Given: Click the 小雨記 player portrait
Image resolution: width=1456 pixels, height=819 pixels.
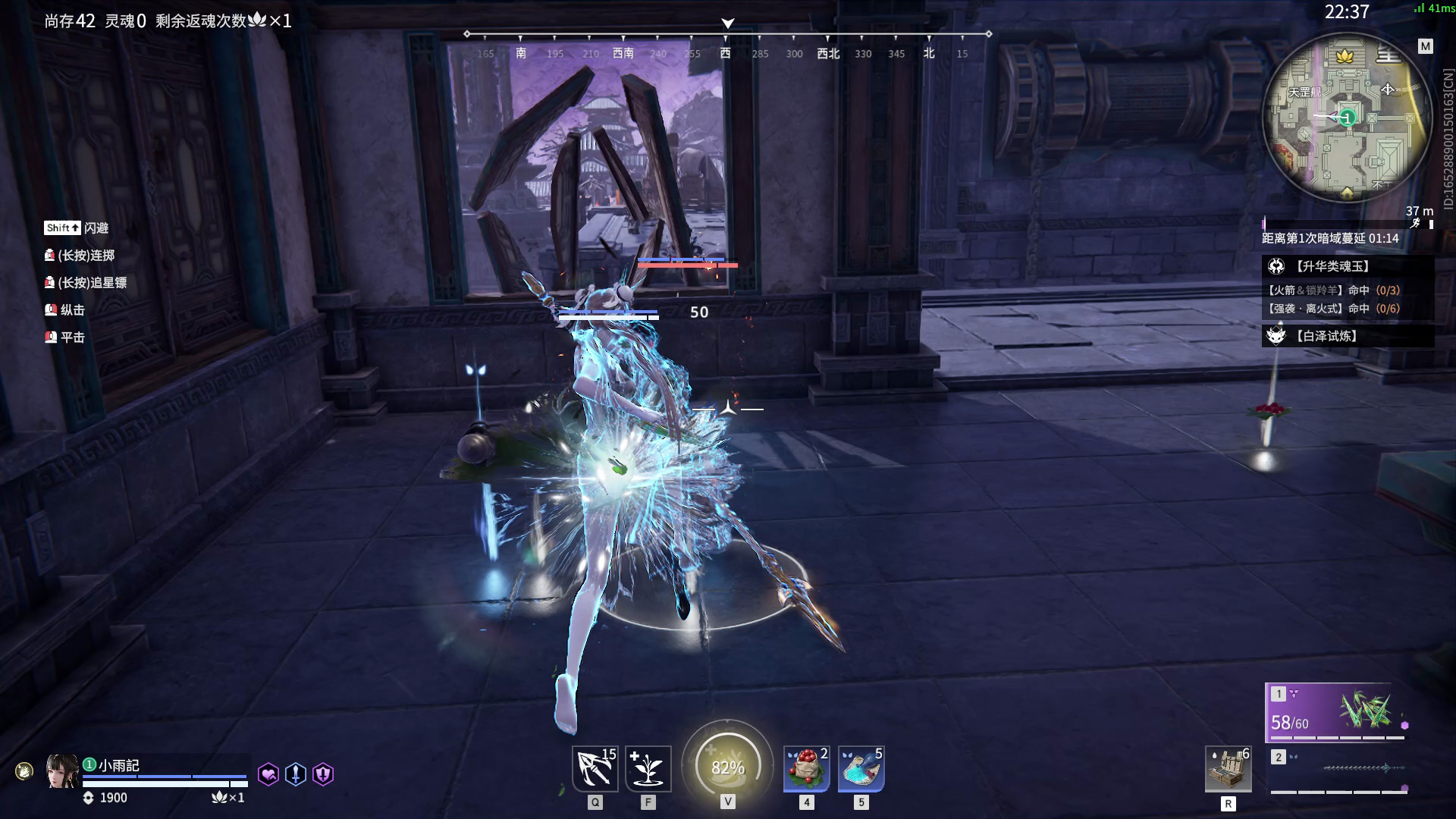Looking at the screenshot, I should (x=63, y=772).
